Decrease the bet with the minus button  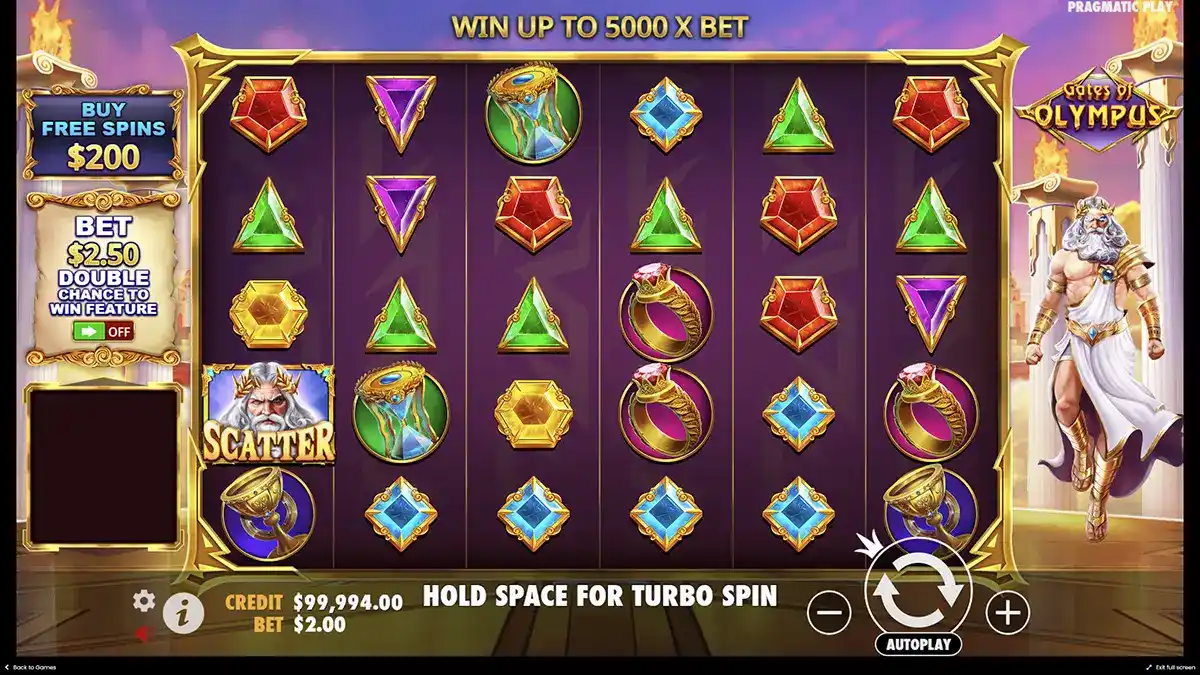(x=829, y=611)
